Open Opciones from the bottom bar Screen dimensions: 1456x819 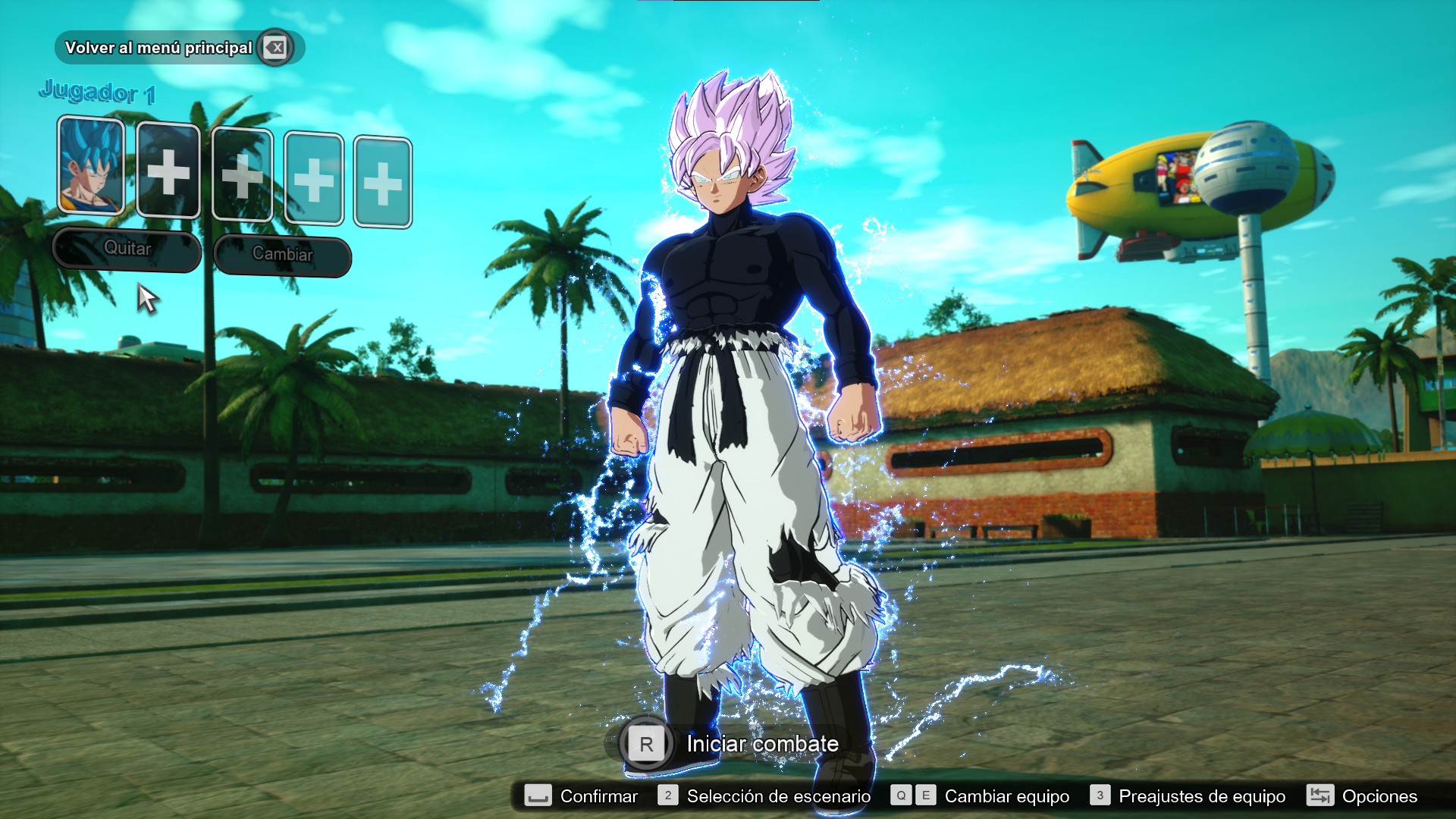[x=1380, y=796]
